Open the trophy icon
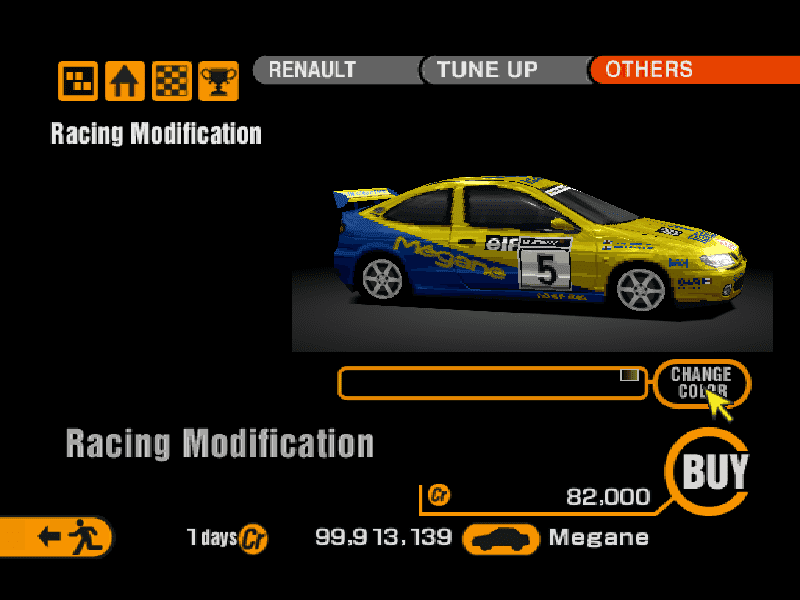This screenshot has height=600, width=800. [x=218, y=81]
